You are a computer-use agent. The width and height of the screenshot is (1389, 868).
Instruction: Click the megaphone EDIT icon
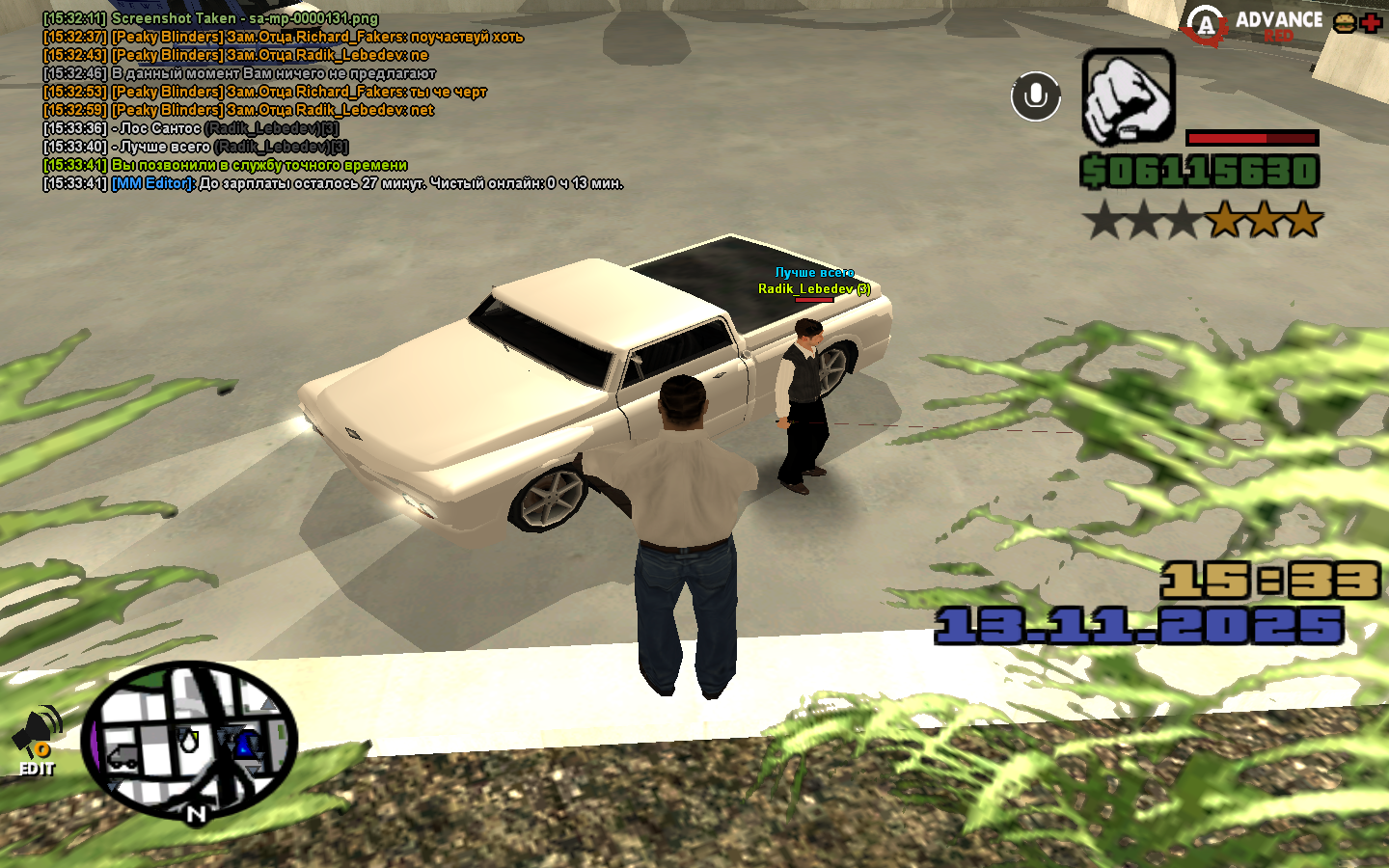tap(38, 743)
